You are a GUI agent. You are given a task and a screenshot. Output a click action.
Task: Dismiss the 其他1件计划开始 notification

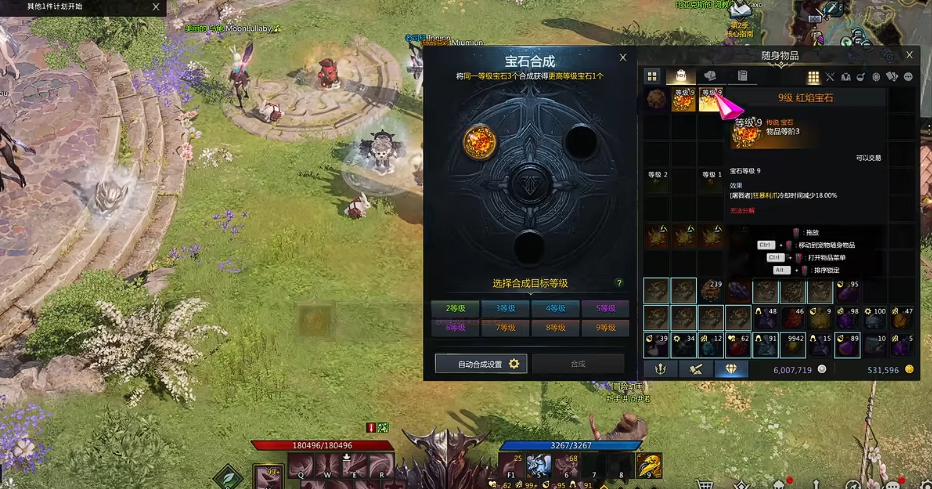point(155,6)
